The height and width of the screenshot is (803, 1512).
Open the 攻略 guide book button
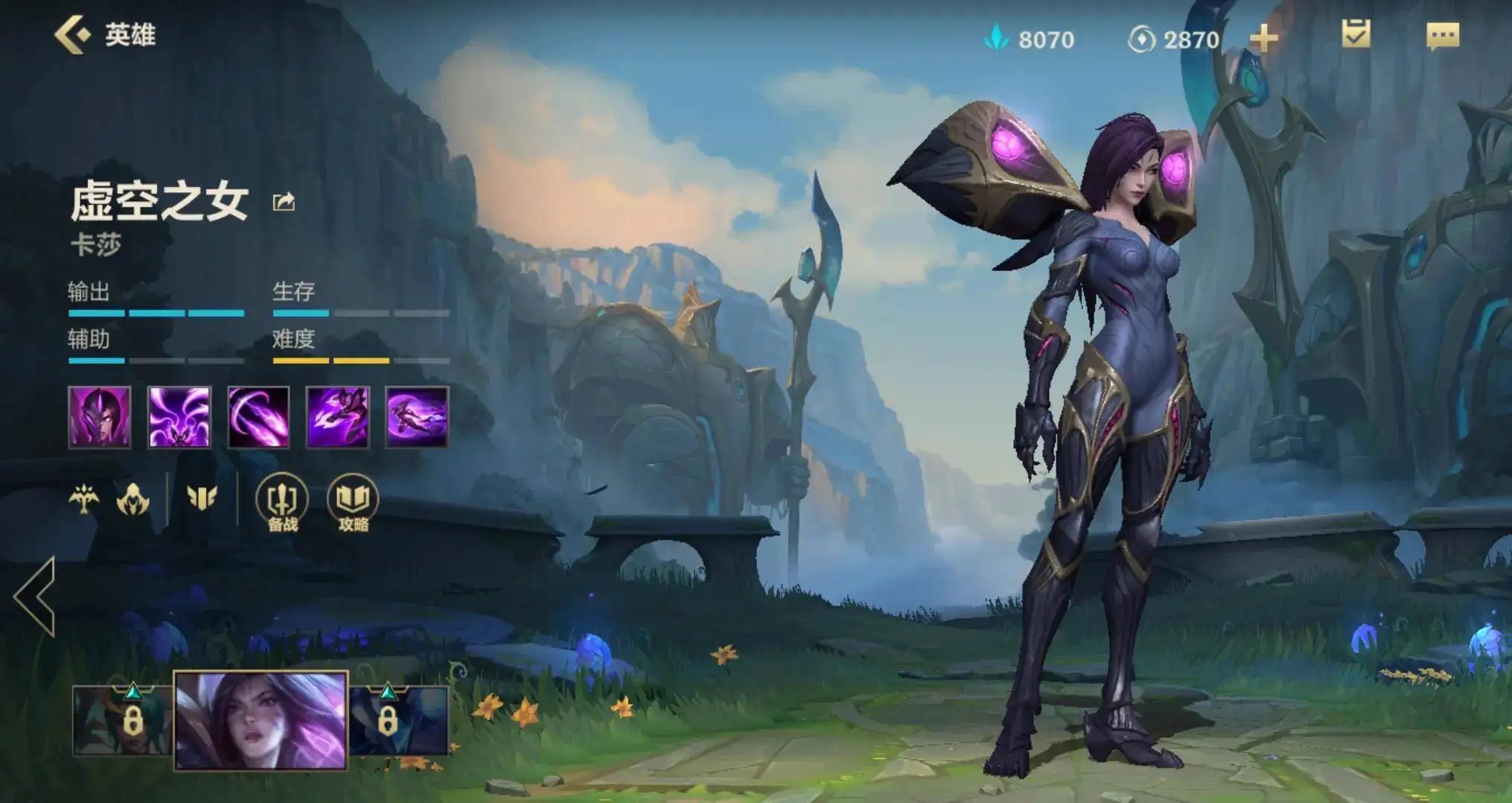353,503
